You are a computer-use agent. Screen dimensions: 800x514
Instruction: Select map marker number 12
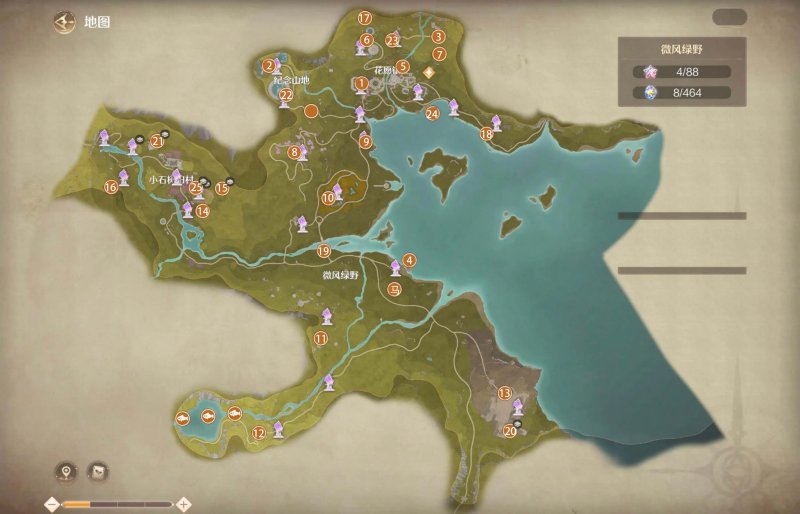(258, 433)
